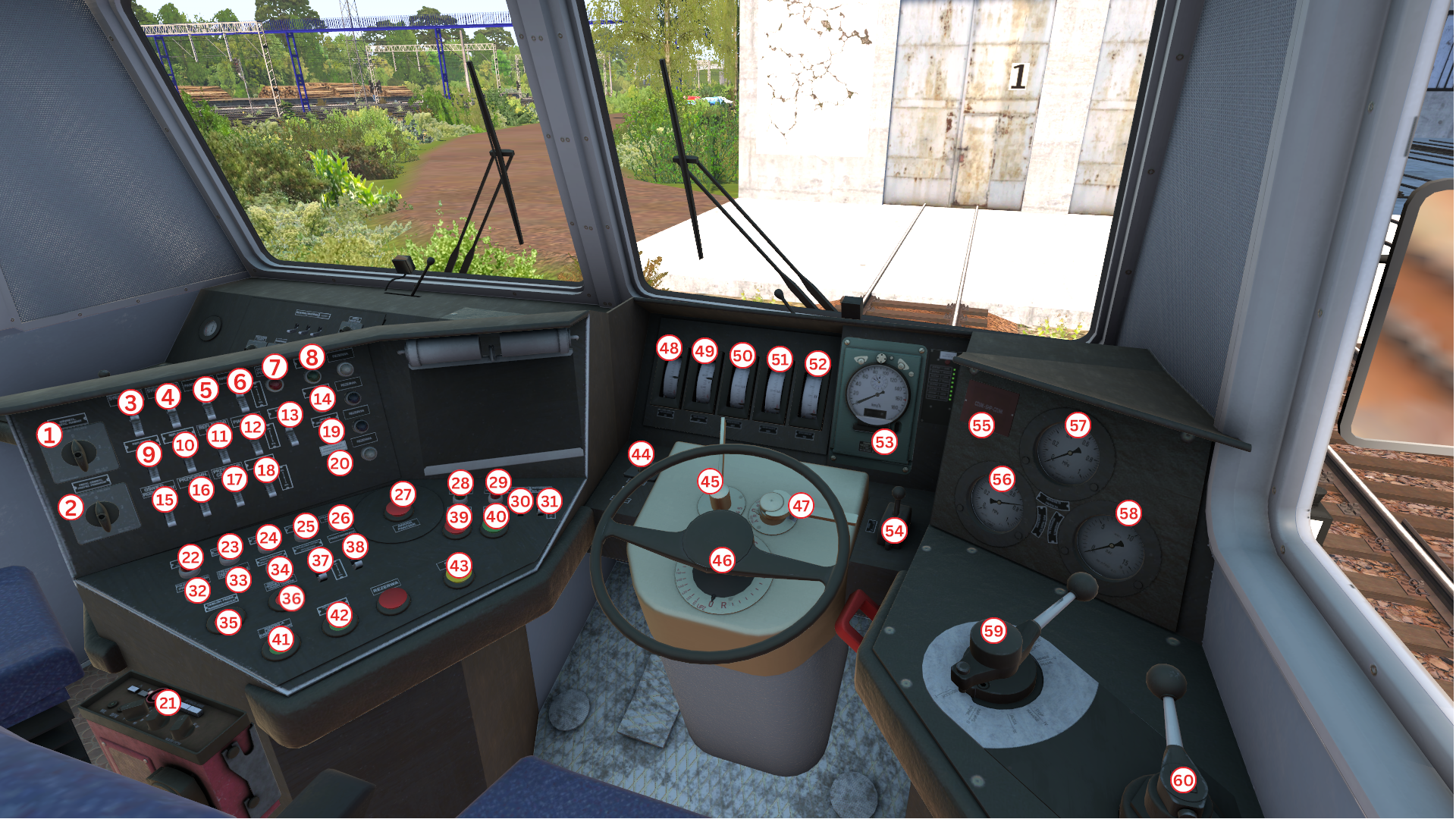Choose marker 41 on the bottom push button
This screenshot has height=819, width=1456.
tap(281, 639)
